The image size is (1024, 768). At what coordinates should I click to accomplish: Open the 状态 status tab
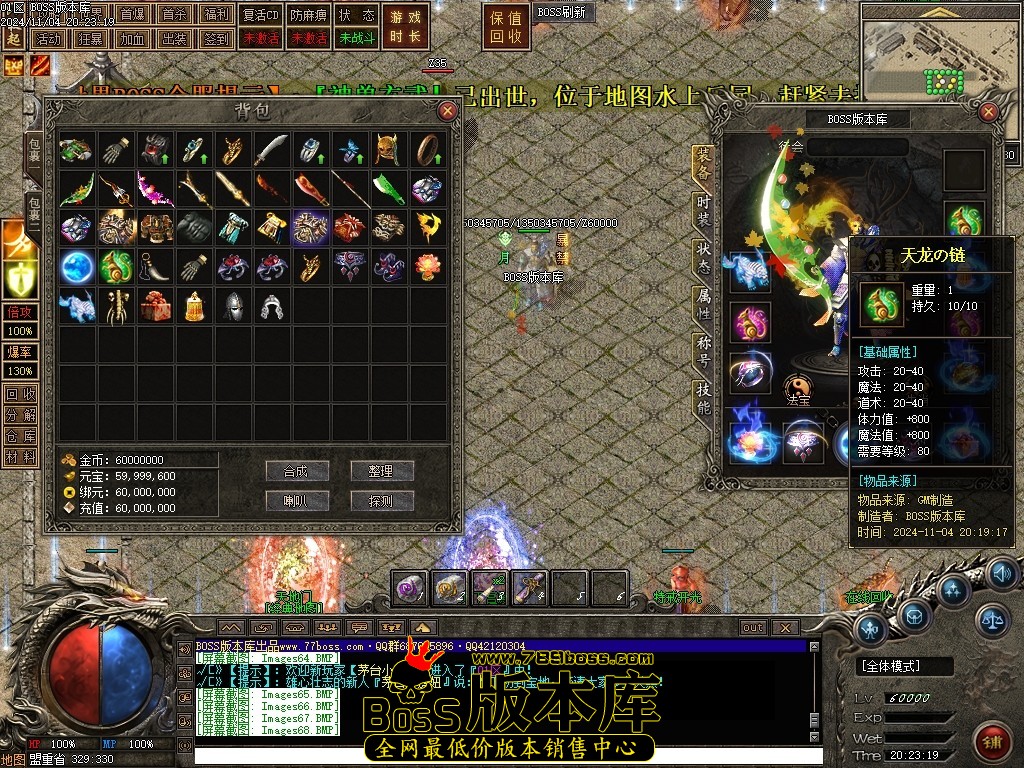(x=703, y=258)
